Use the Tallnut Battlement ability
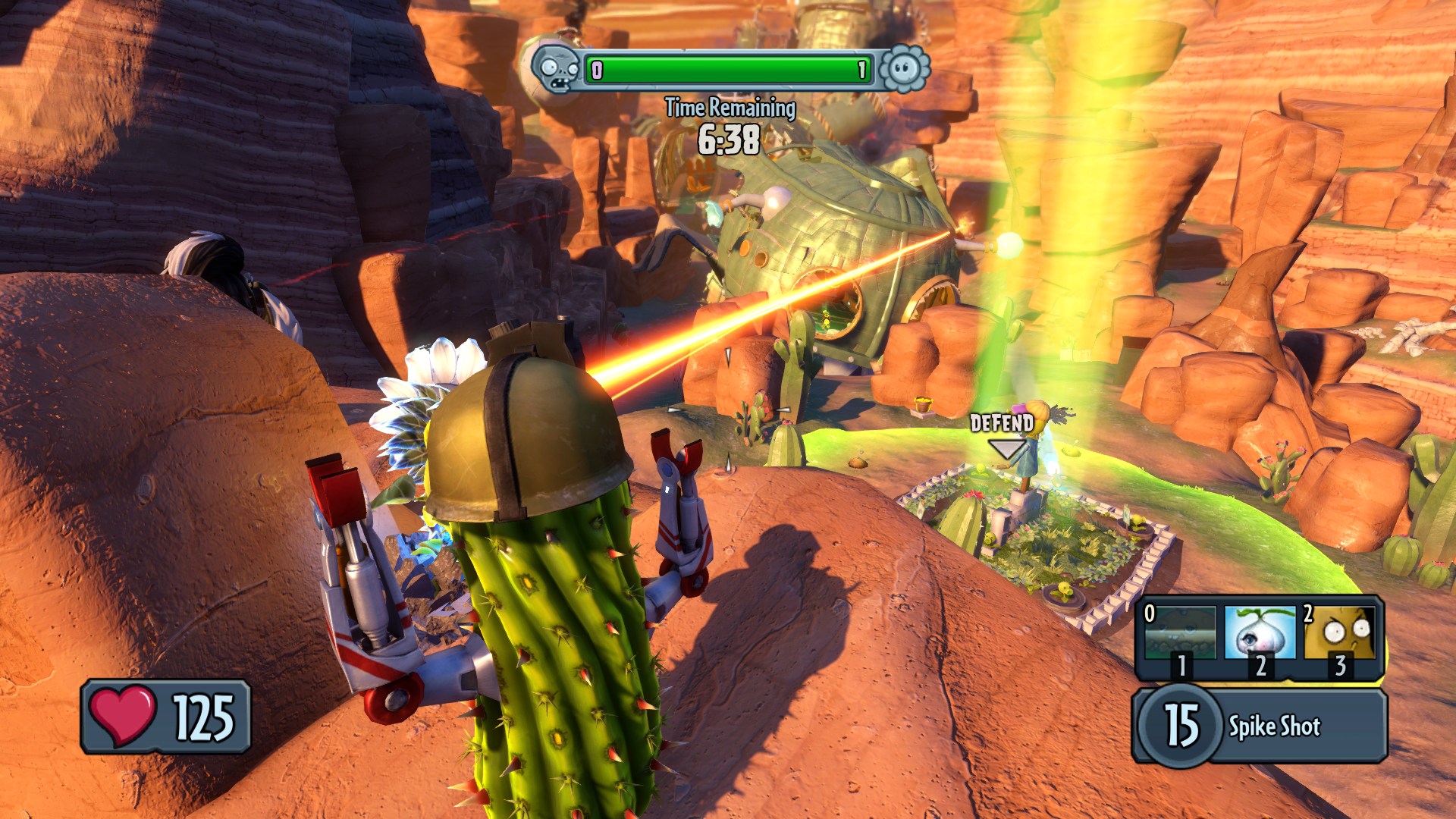The width and height of the screenshot is (1456, 819). 1340,633
